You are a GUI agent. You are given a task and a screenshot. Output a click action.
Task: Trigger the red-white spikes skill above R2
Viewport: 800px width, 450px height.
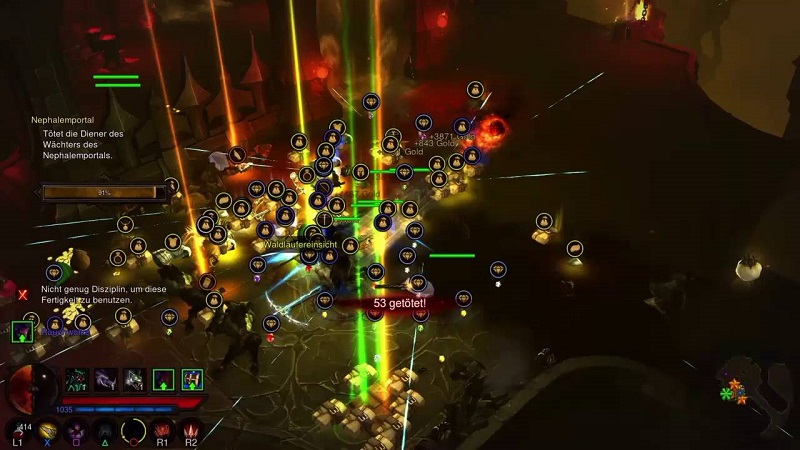point(191,430)
